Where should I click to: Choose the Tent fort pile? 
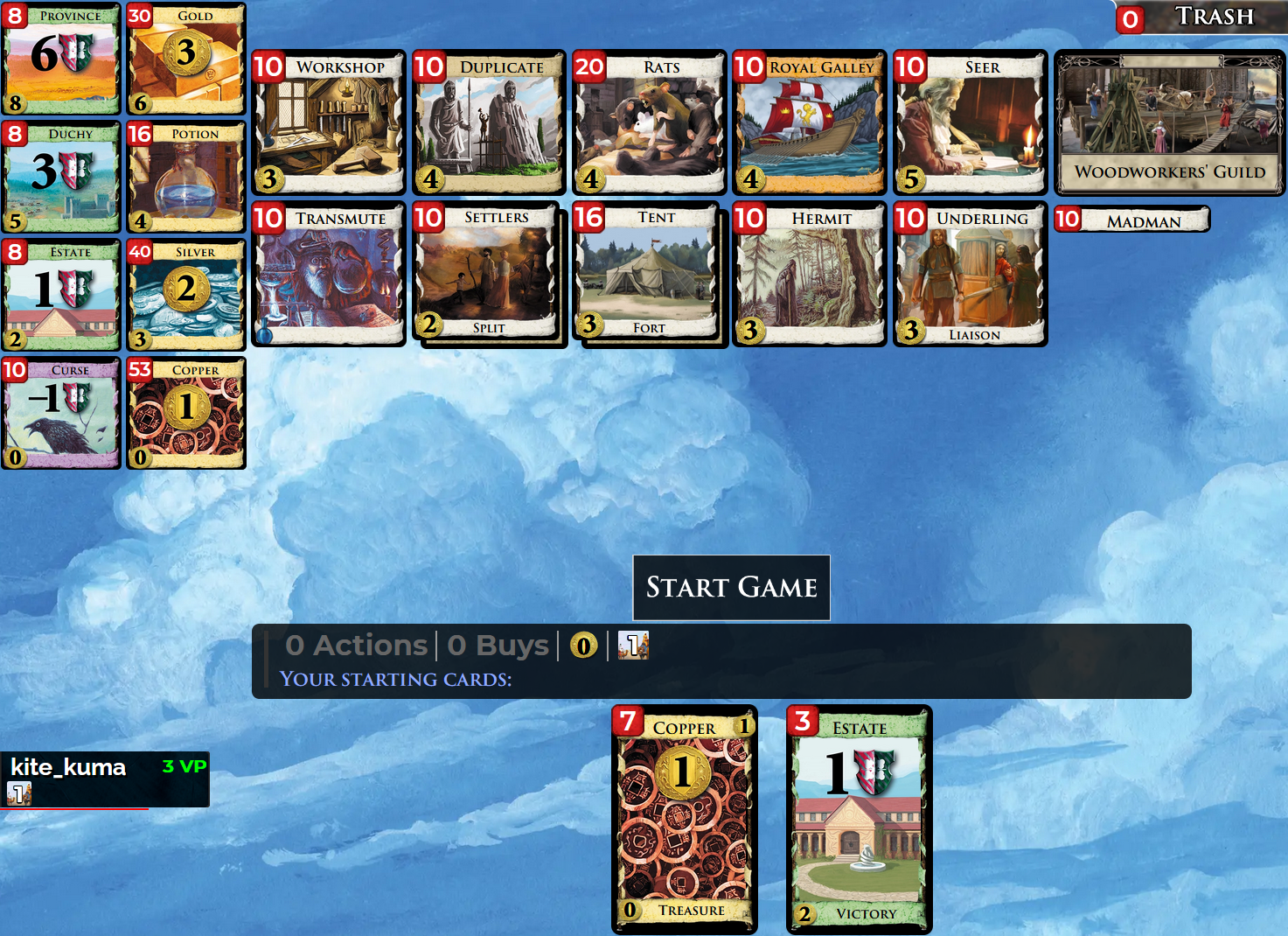[x=648, y=273]
